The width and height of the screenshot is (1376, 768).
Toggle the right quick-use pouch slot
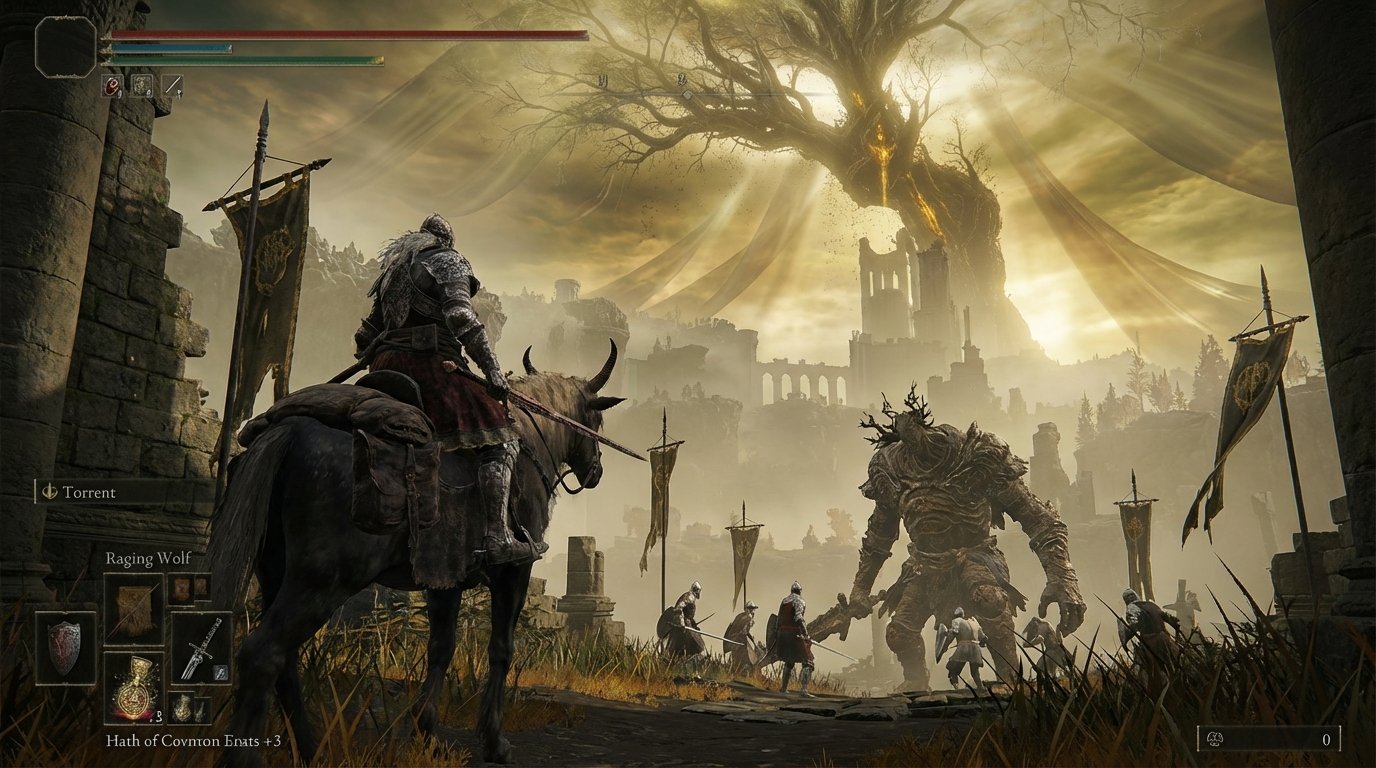click(202, 707)
